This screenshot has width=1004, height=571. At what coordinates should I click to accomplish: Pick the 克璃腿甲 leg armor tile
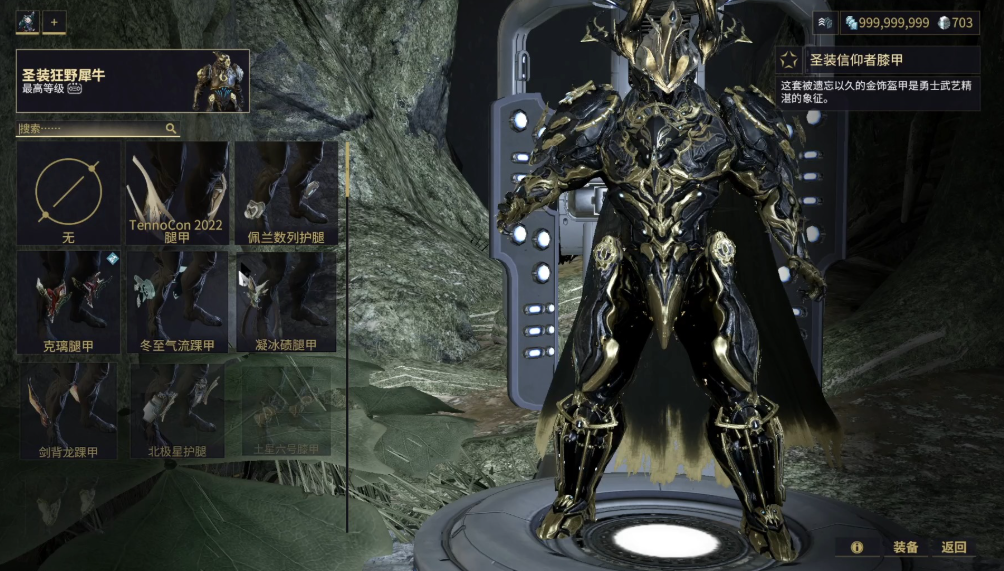pos(68,303)
